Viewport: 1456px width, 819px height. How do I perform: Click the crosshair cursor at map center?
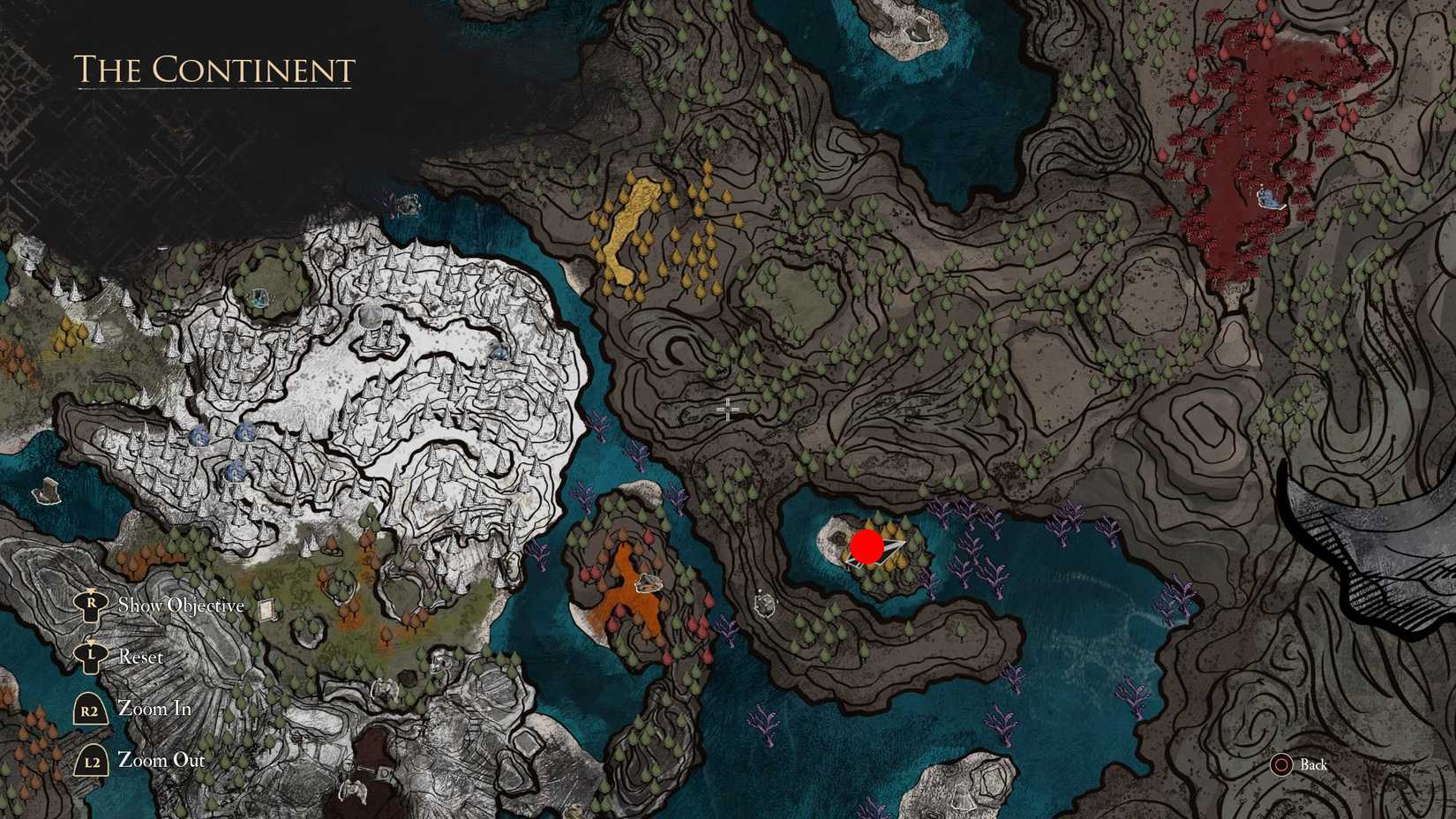(x=726, y=409)
